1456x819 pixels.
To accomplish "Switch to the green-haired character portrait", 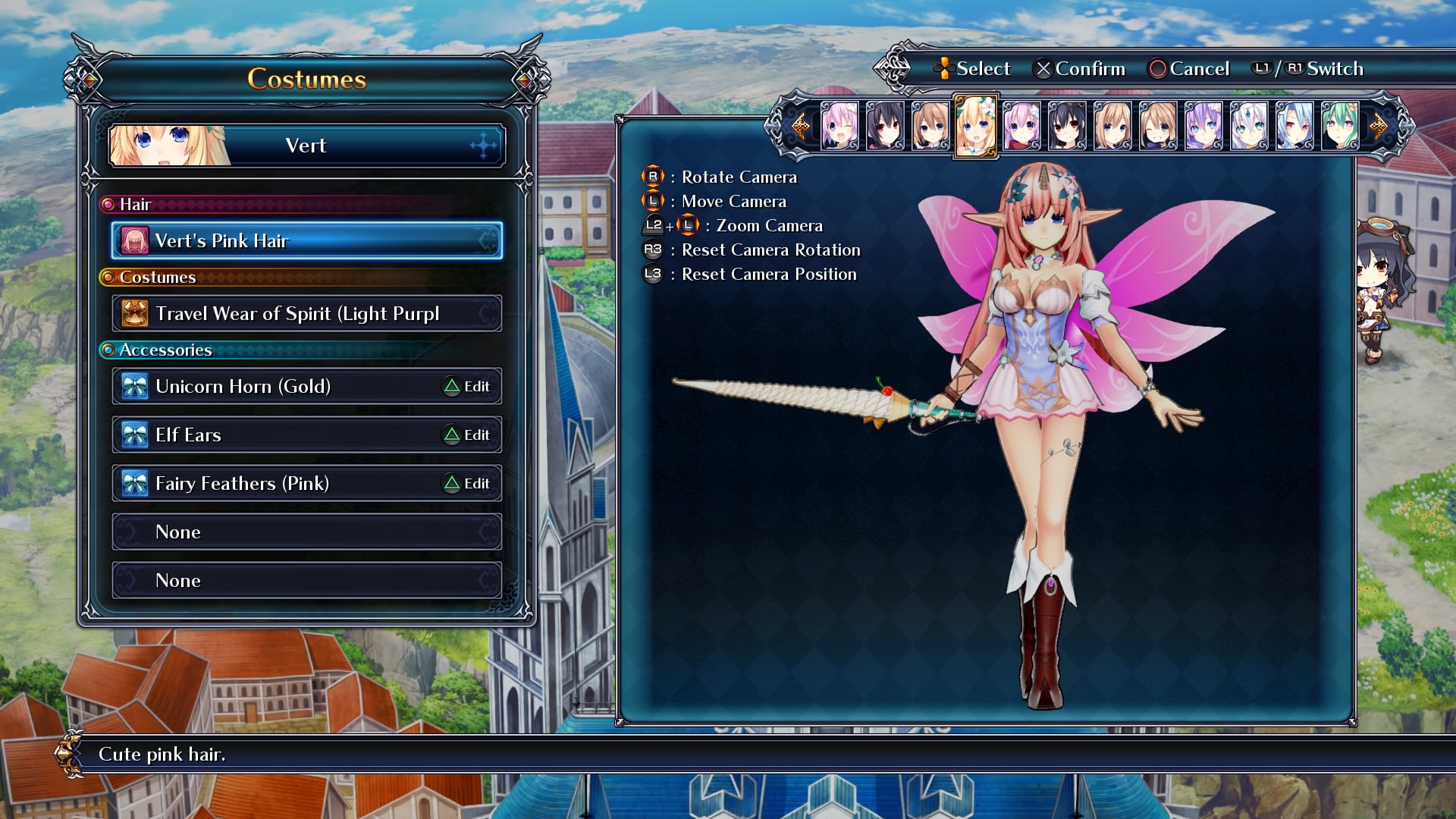I will (1340, 126).
